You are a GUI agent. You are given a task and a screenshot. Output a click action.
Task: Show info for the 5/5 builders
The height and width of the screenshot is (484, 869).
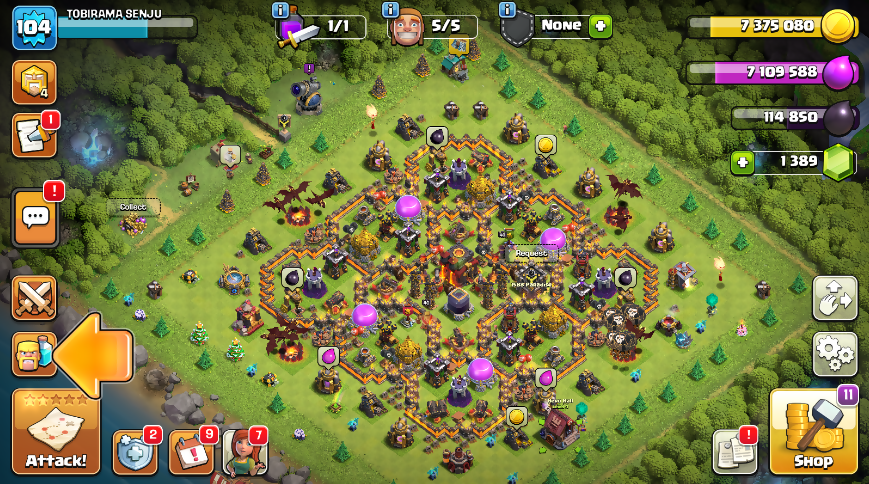click(x=391, y=10)
